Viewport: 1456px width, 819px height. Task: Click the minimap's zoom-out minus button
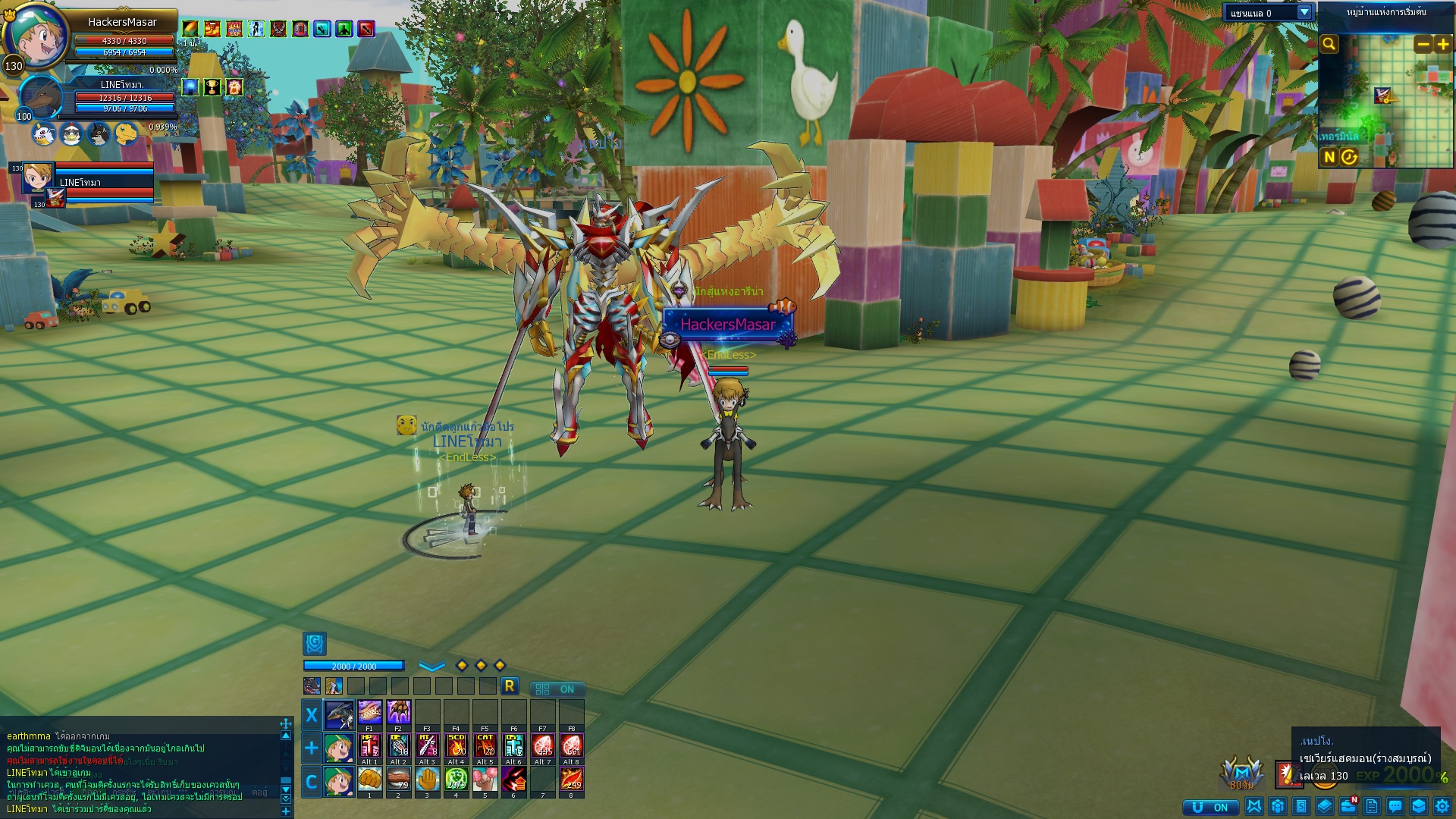pos(1423,45)
